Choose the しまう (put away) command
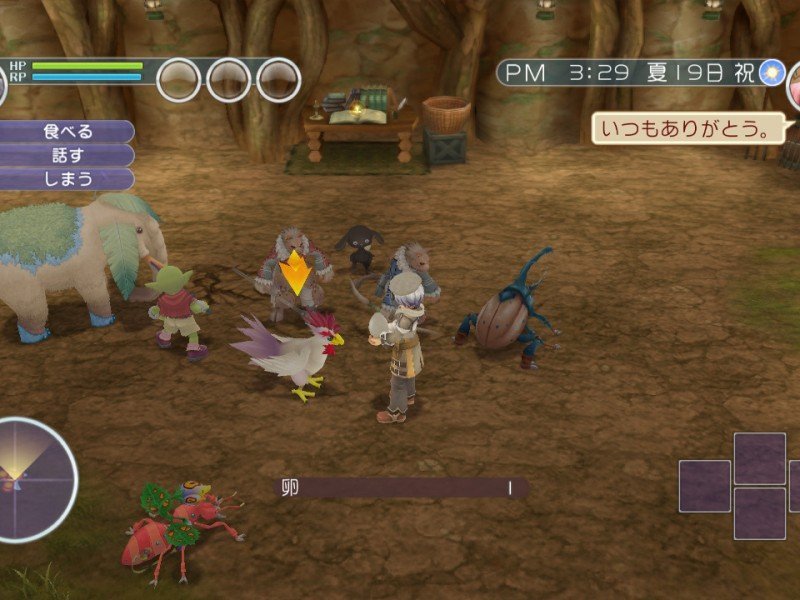Viewport: 800px width, 600px height. pos(67,179)
